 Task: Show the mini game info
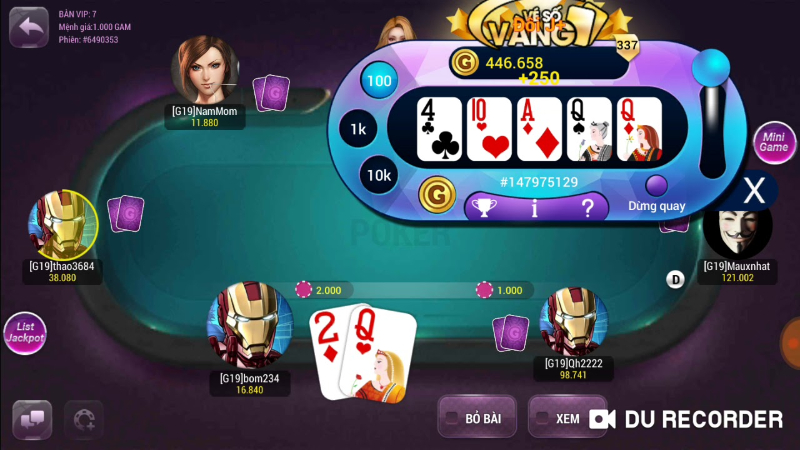point(535,208)
